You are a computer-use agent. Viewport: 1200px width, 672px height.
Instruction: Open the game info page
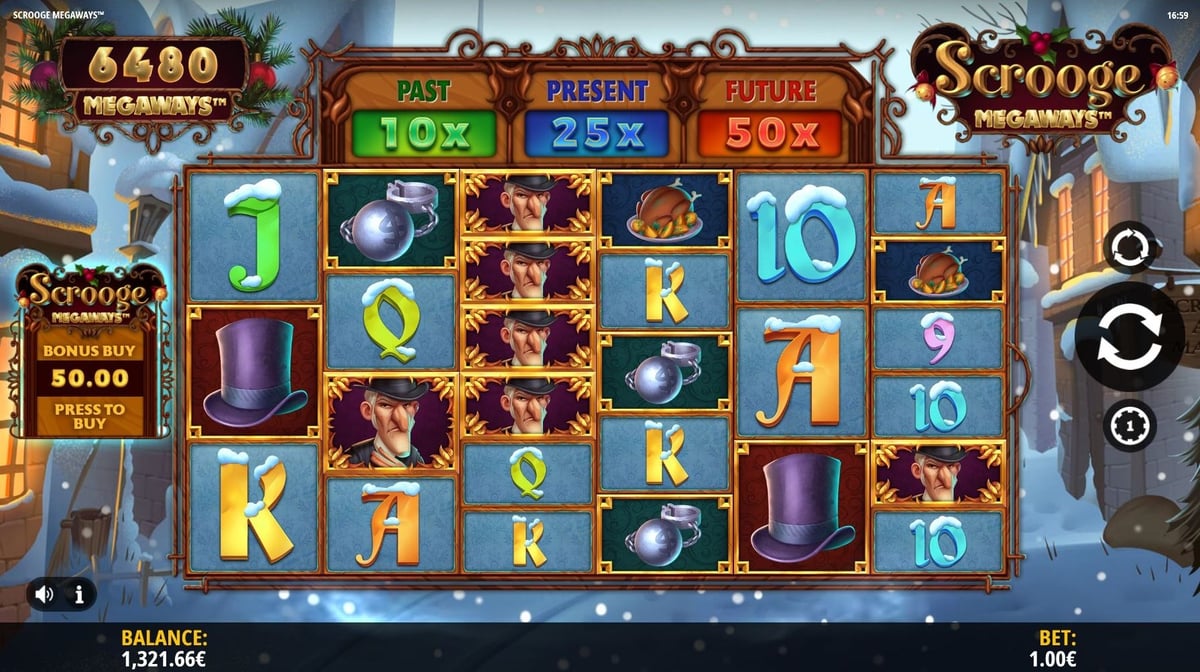(79, 594)
